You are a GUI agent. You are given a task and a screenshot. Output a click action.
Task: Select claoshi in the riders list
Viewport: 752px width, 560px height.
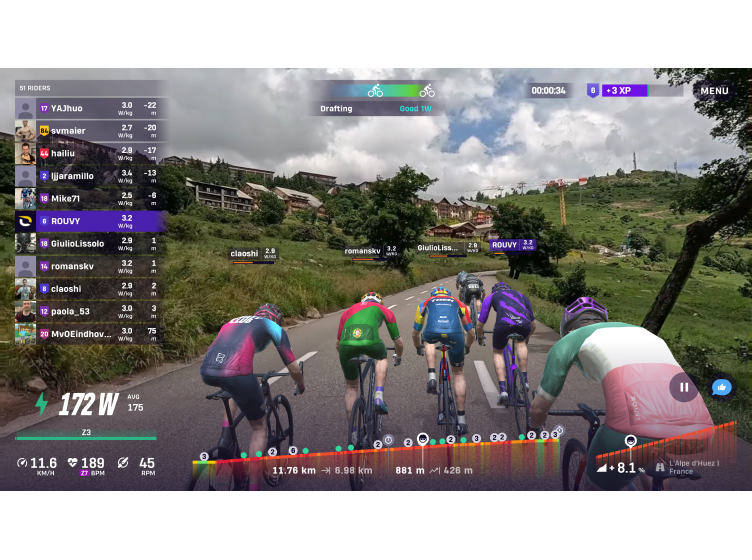pos(88,288)
